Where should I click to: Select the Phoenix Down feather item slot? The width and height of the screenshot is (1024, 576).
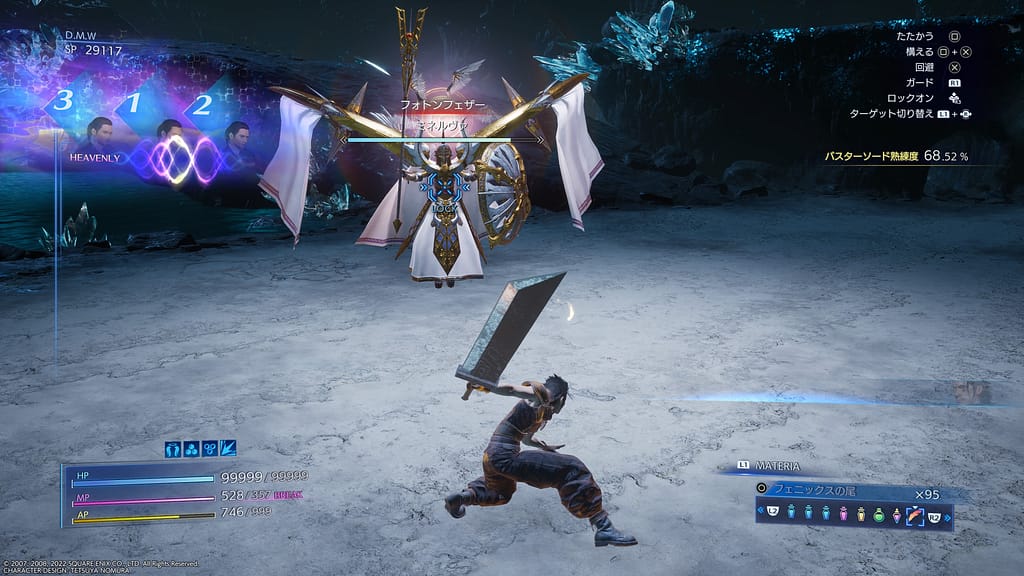913,516
